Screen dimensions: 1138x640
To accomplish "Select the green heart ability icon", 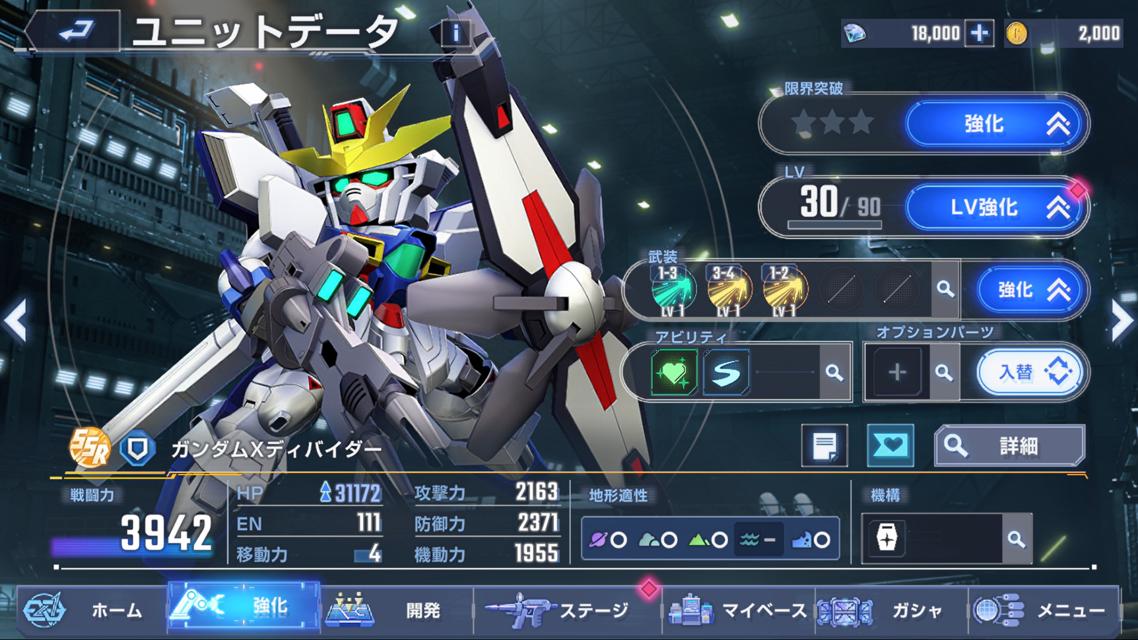I will (x=673, y=372).
